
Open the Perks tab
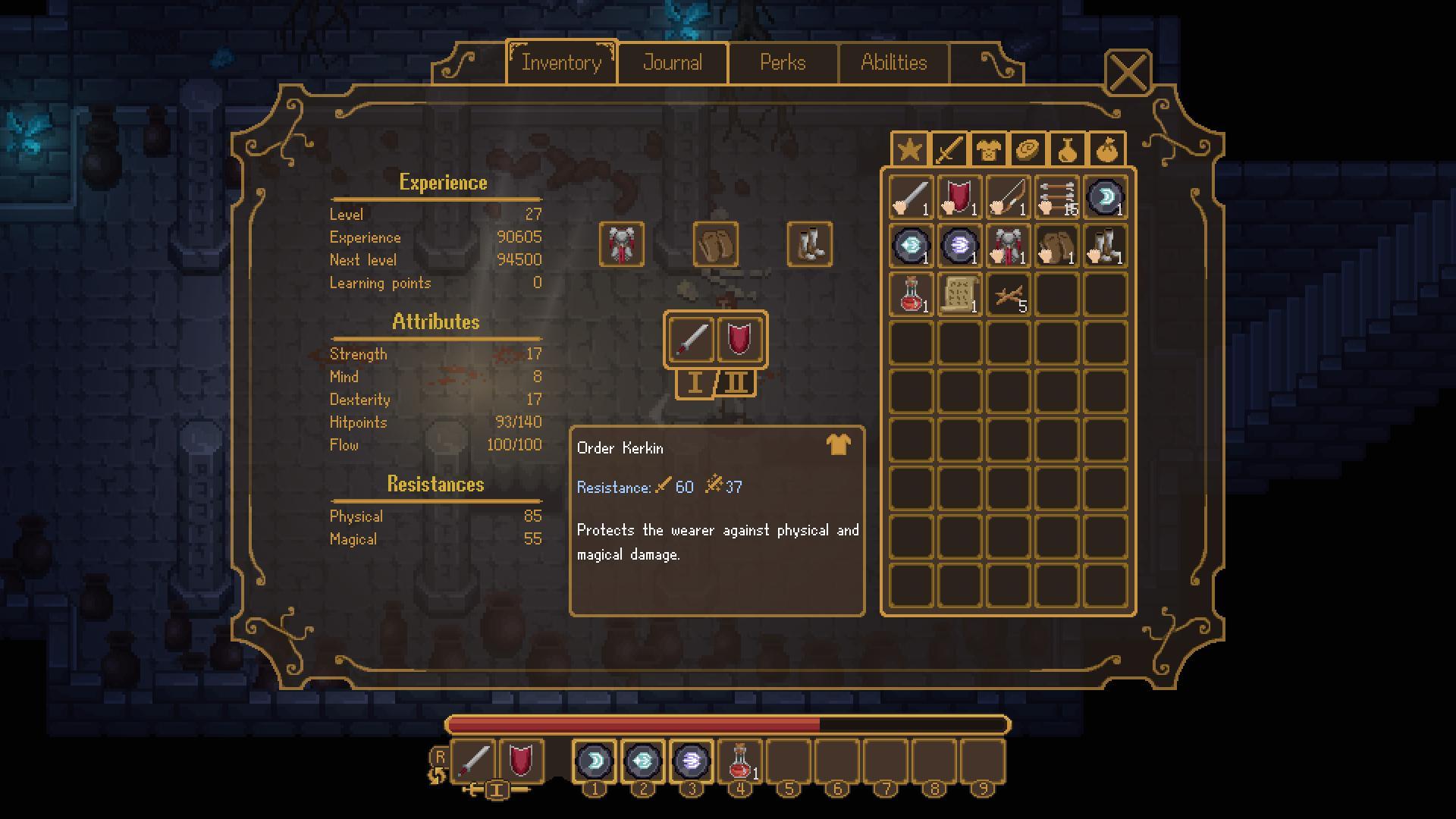coord(783,62)
